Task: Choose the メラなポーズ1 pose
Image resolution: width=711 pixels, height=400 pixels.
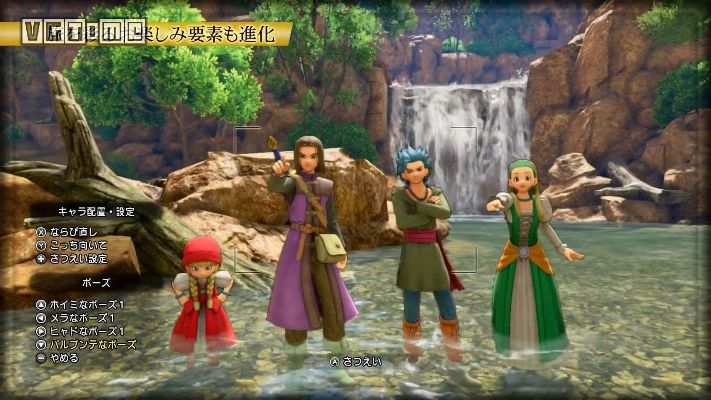Action: point(82,317)
